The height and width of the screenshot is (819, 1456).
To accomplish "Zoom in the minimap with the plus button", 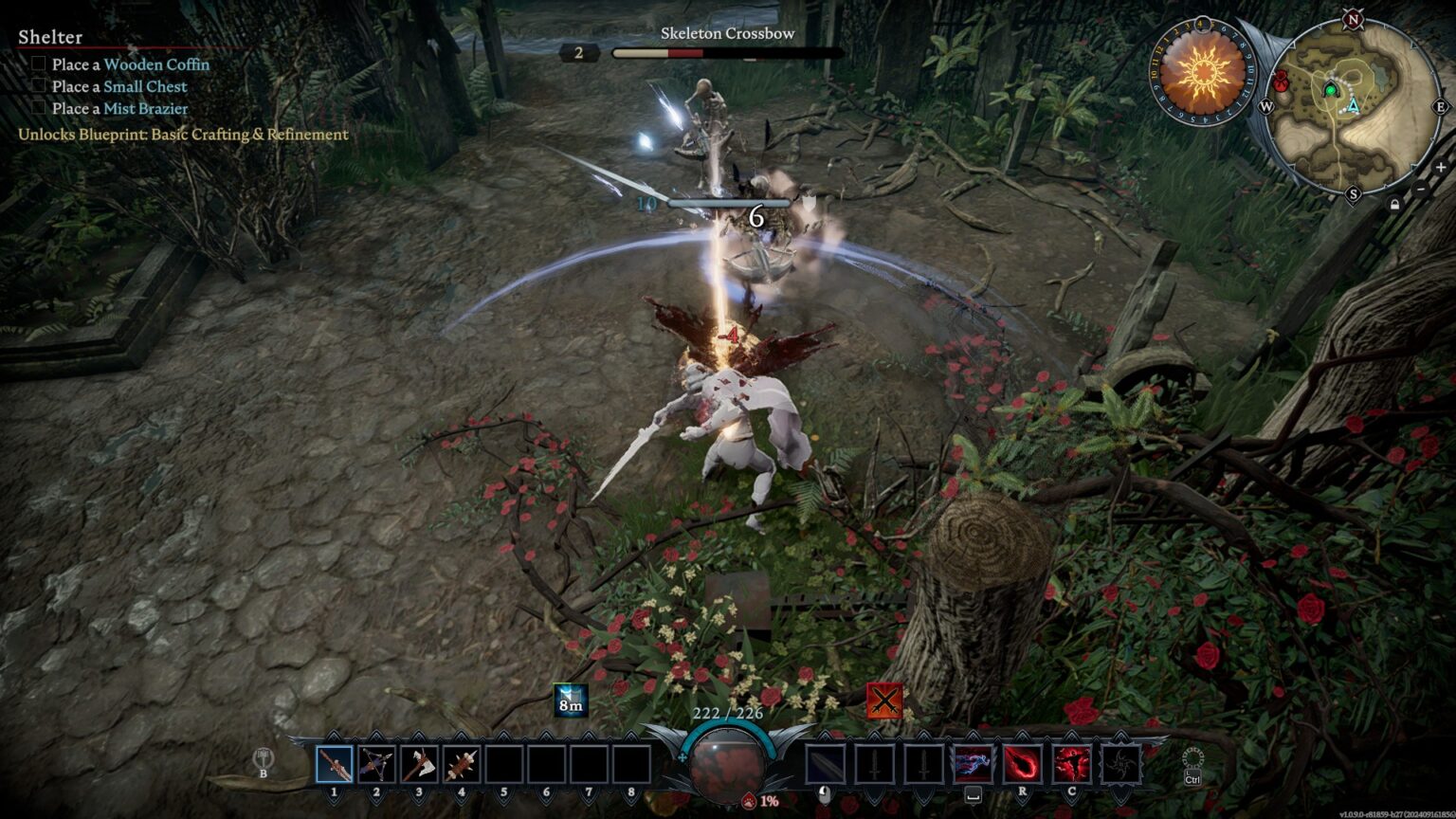I will click(x=1441, y=168).
